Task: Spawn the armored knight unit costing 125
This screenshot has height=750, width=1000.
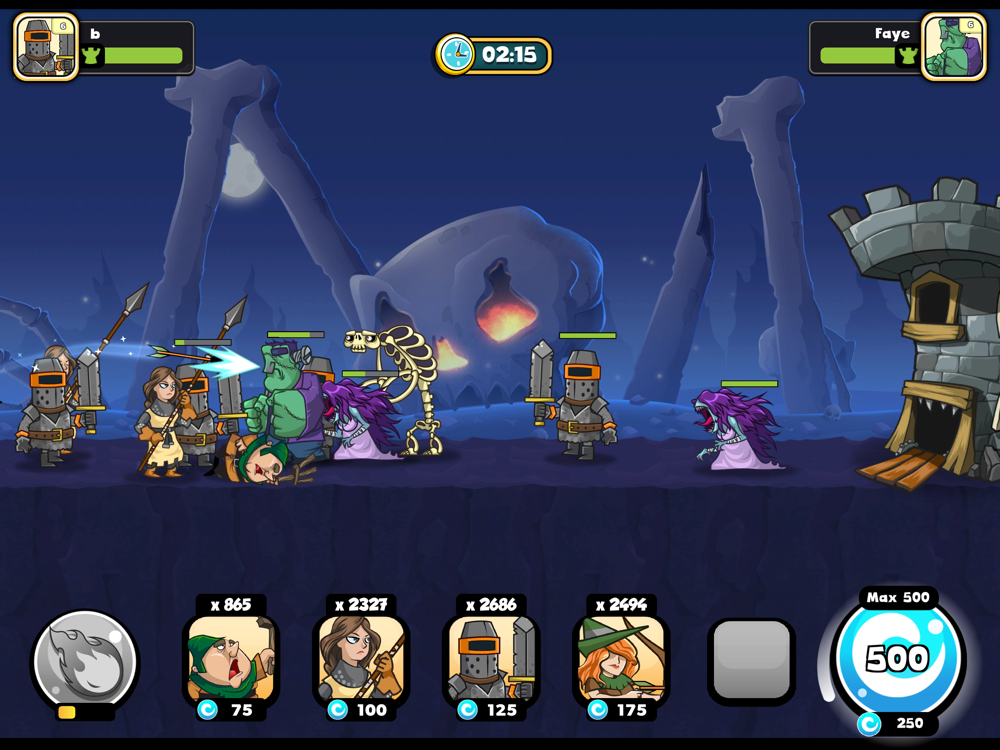Action: point(491,660)
